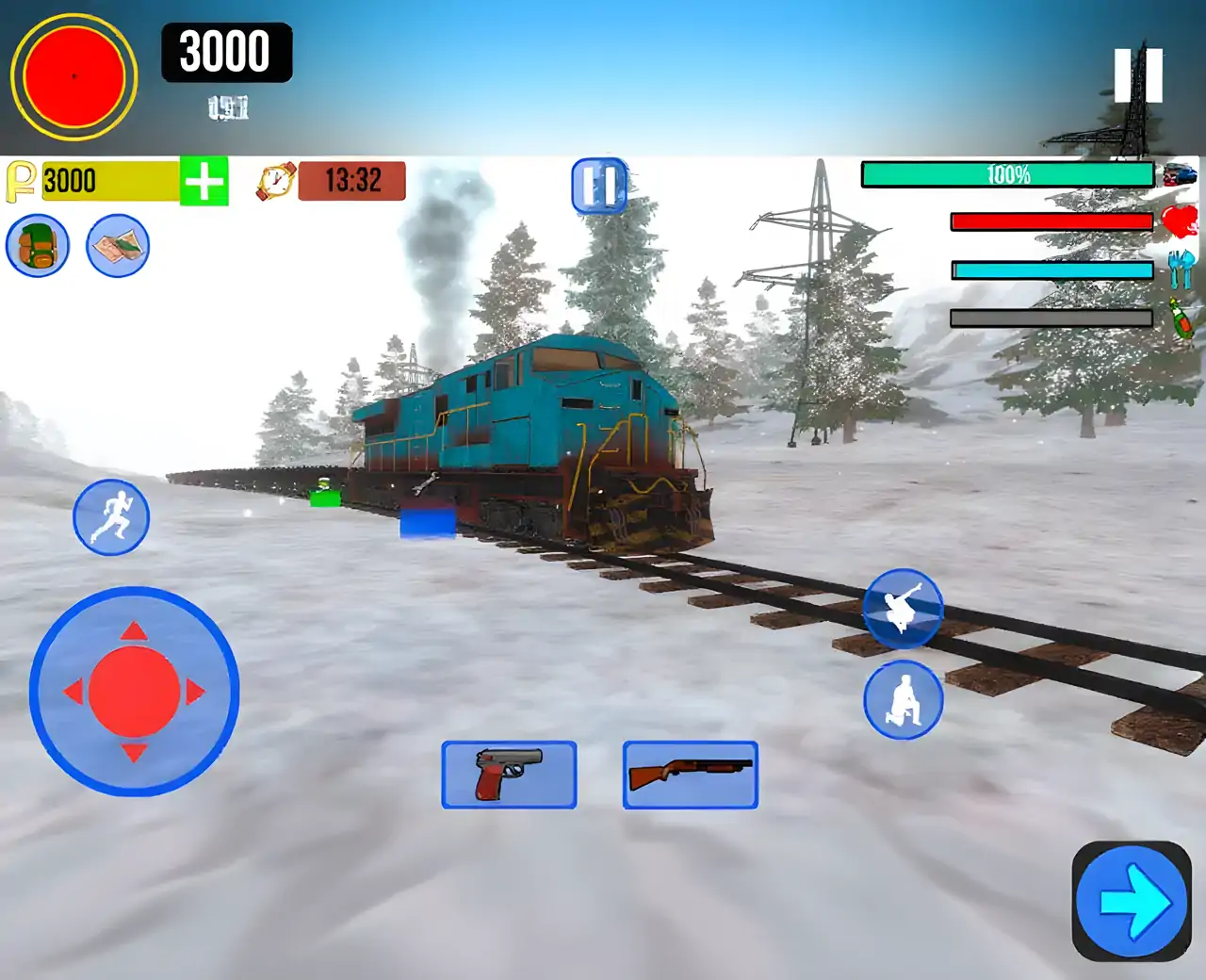This screenshot has height=980, width=1206.
Task: Select the shotgun weapon slot
Action: tap(690, 775)
